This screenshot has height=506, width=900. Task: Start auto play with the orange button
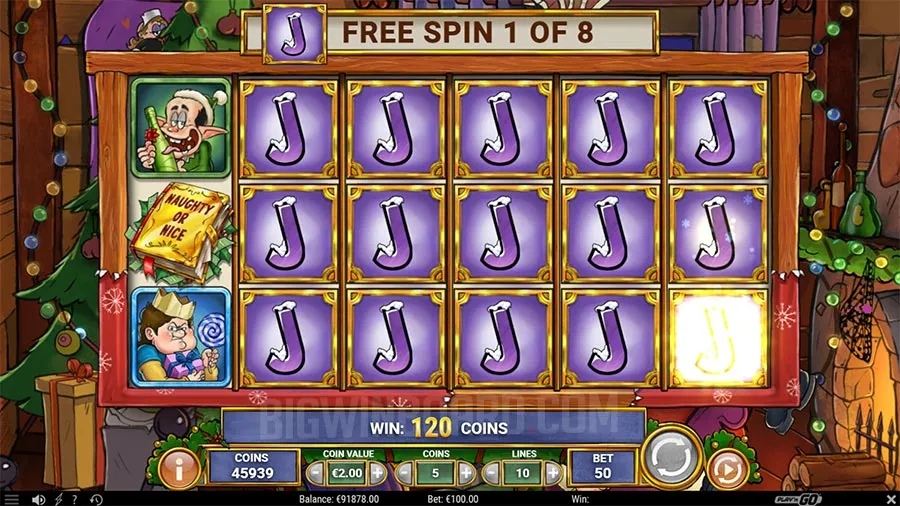pyautogui.click(x=725, y=469)
